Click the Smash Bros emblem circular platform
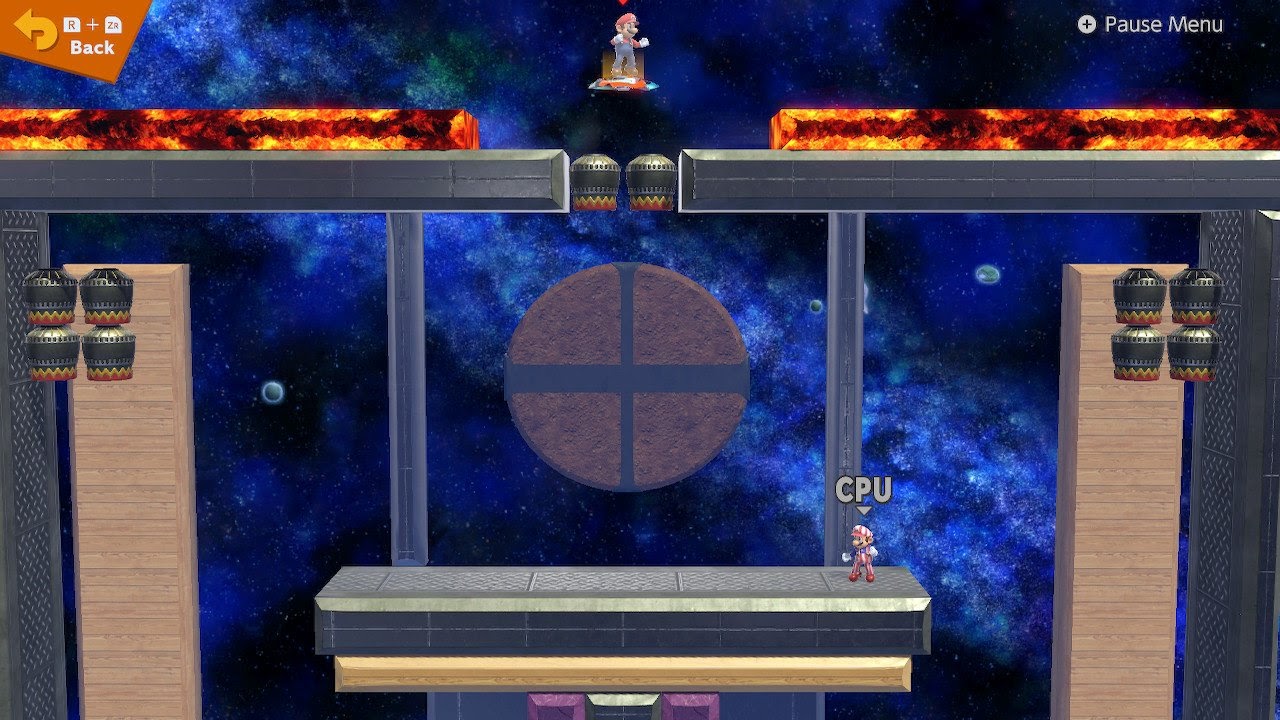The image size is (1280, 720). point(630,378)
